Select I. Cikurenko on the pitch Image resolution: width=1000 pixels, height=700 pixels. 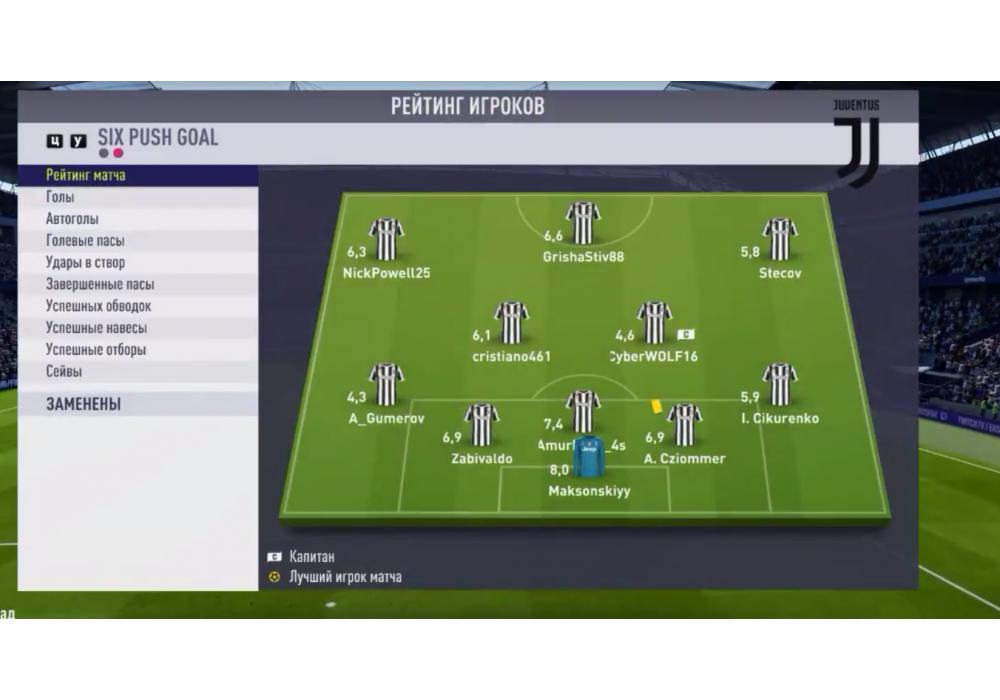(x=779, y=385)
